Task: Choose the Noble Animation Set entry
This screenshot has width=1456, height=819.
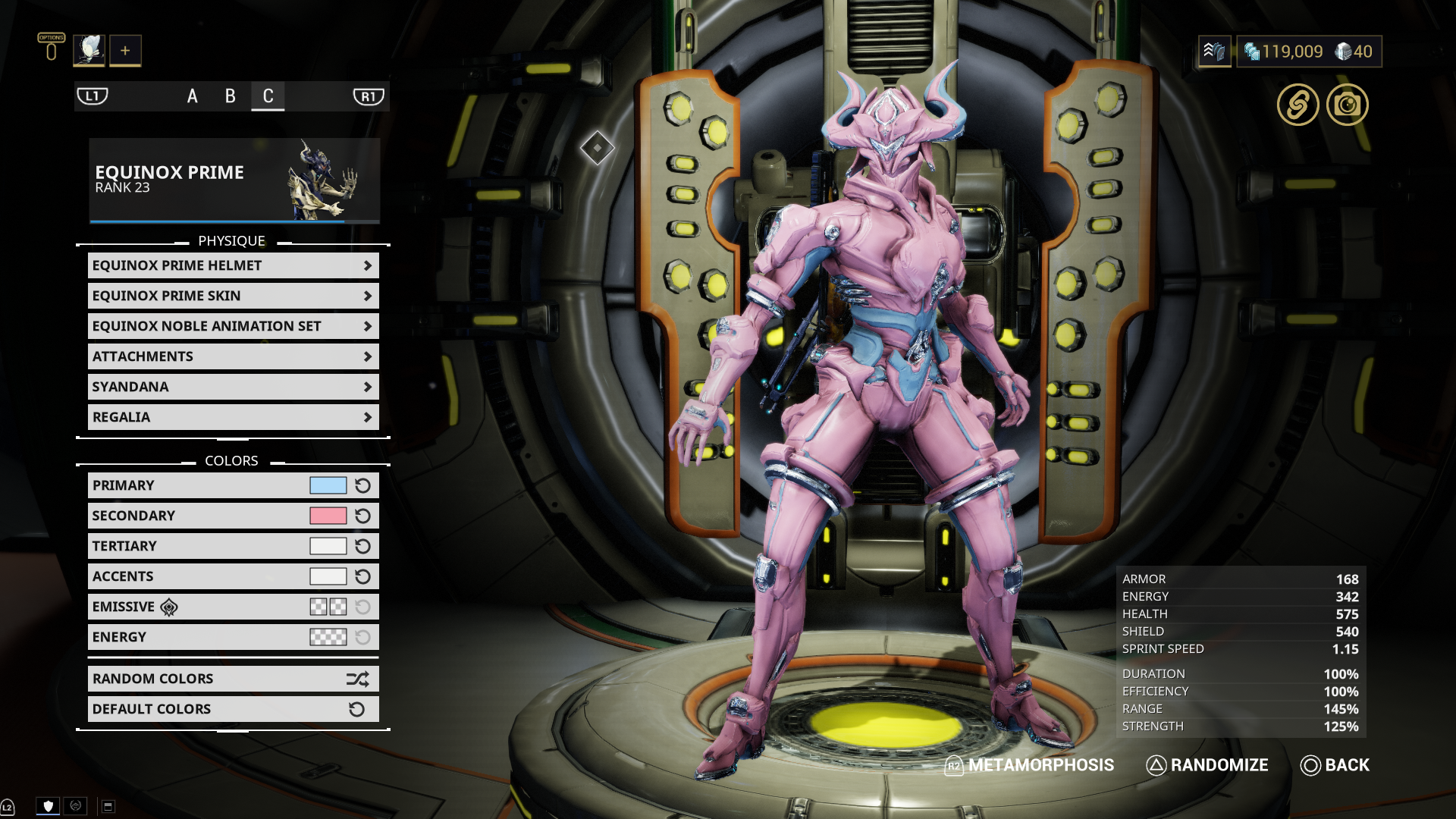Action: pos(233,326)
